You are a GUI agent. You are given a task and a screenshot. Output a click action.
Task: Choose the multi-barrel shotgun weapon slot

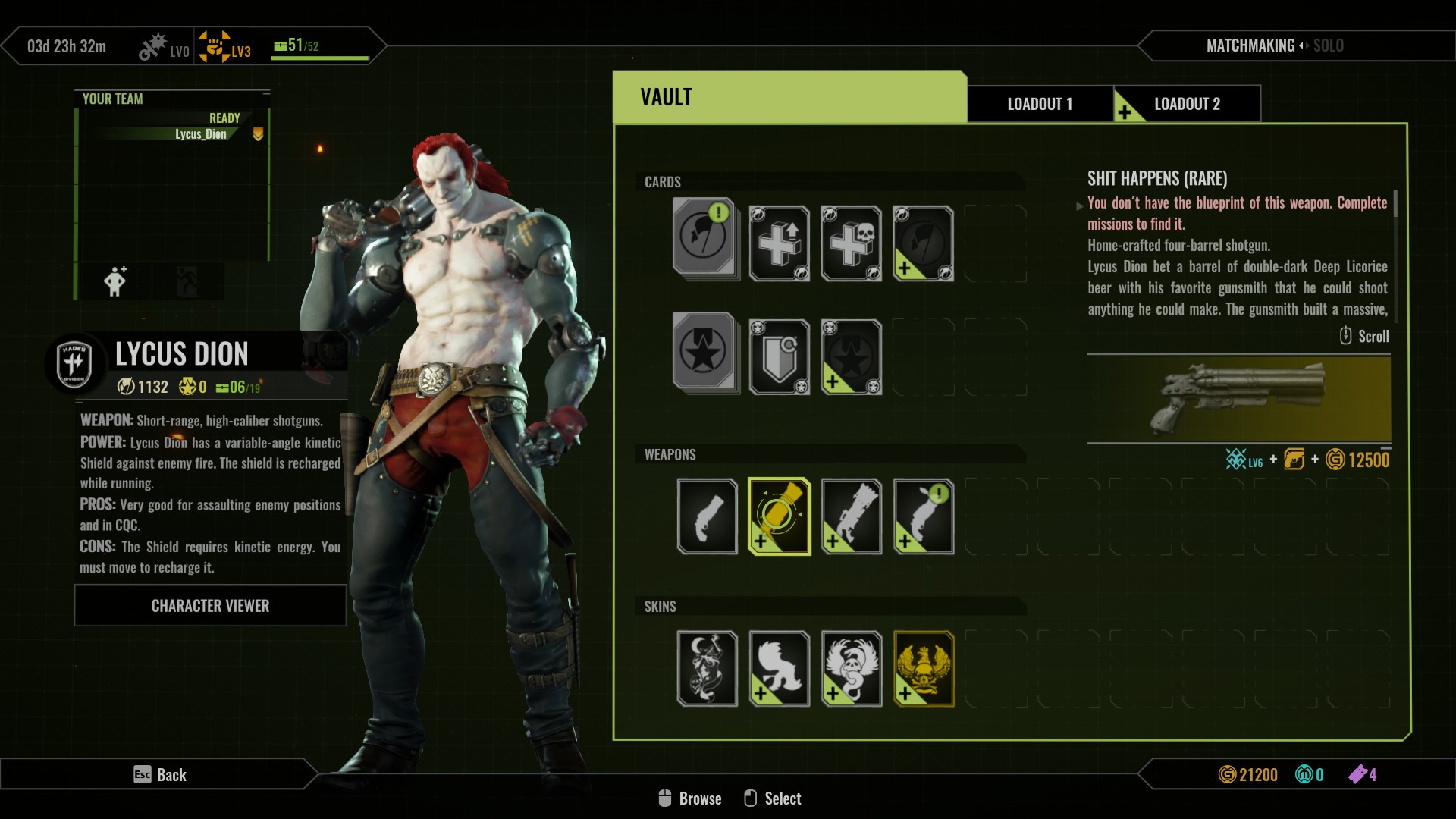click(x=851, y=516)
